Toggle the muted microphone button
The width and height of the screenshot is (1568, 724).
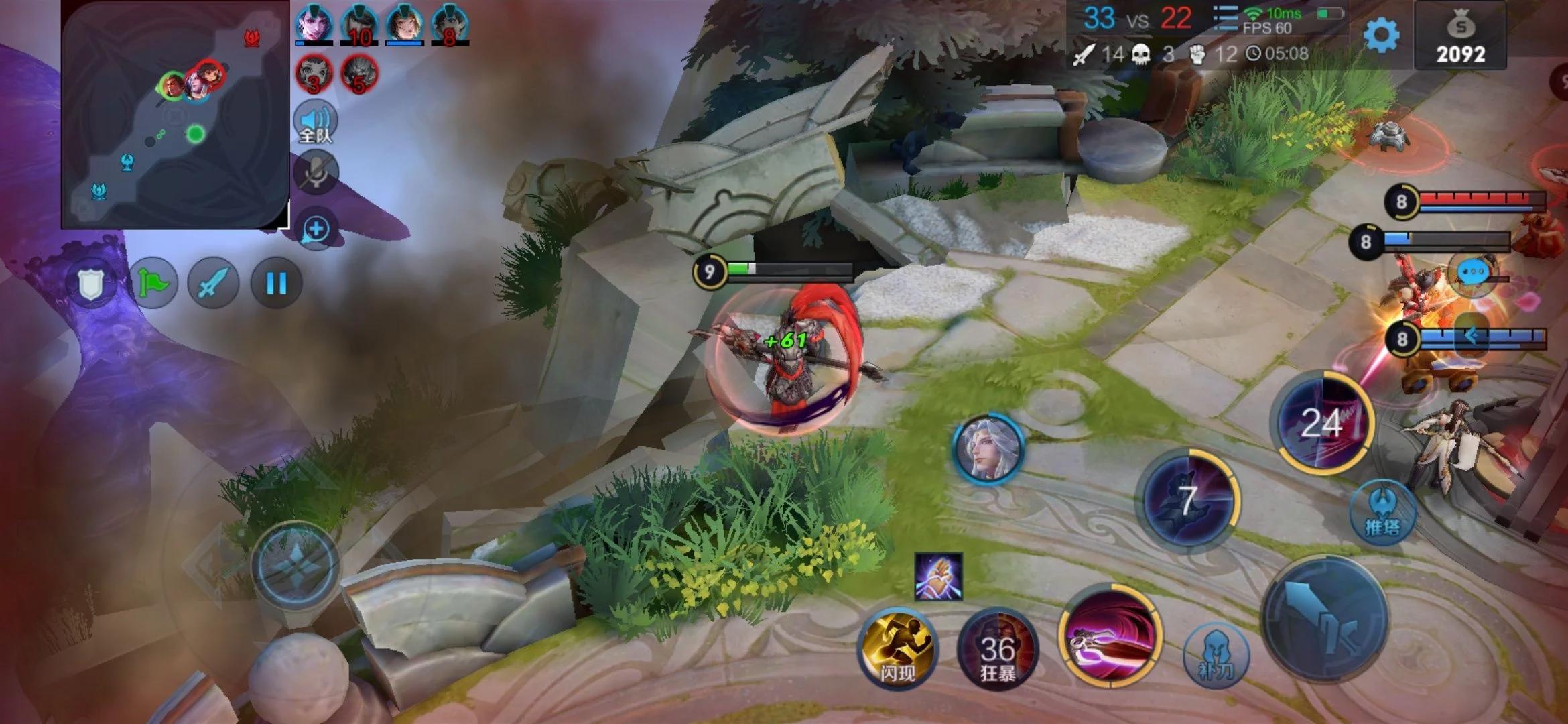[316, 172]
